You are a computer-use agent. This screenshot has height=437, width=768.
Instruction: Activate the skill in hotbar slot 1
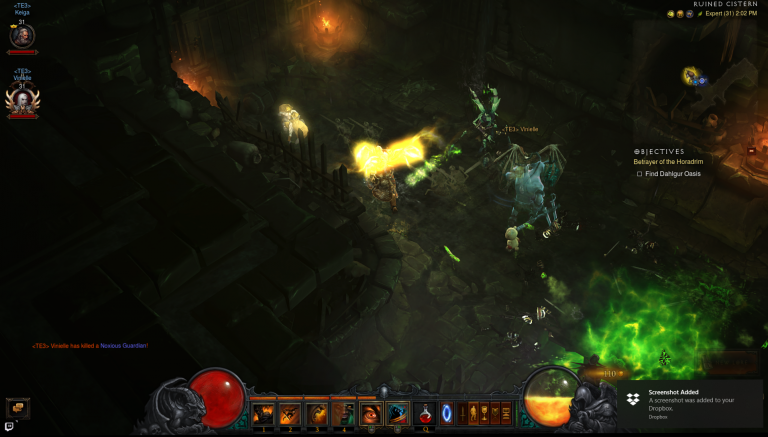click(264, 413)
